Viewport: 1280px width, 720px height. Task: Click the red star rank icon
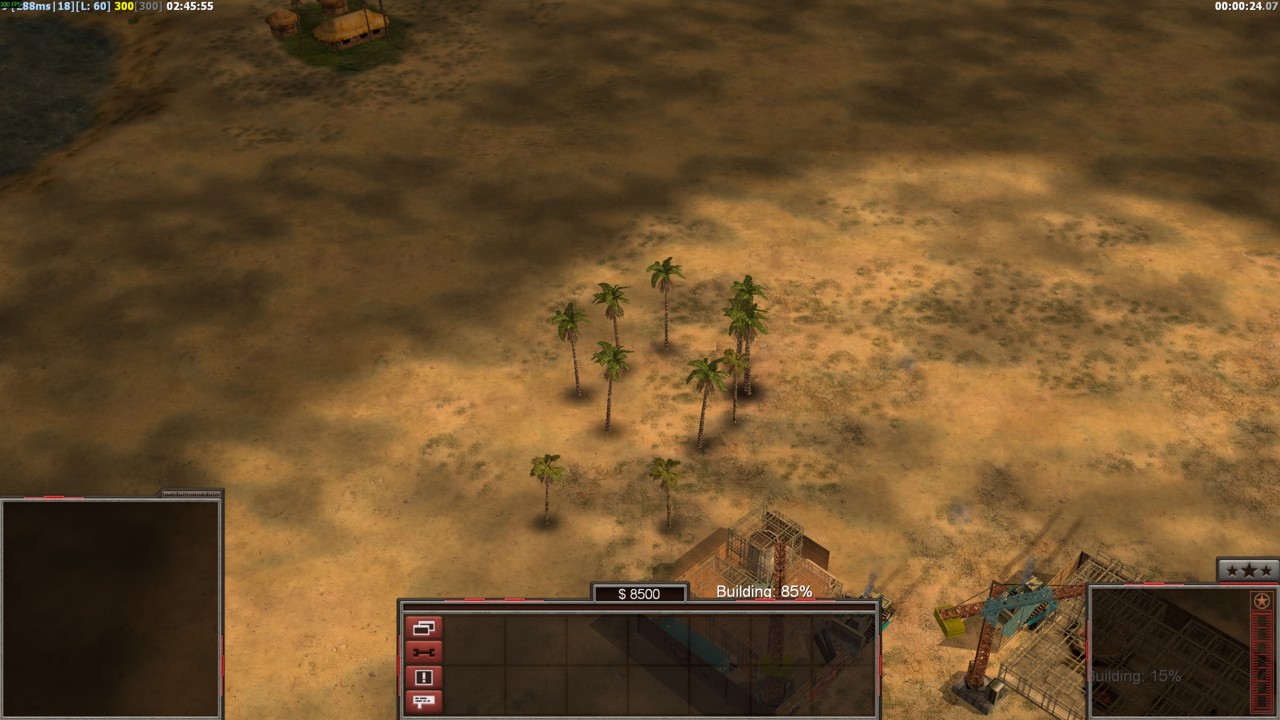coord(1261,601)
